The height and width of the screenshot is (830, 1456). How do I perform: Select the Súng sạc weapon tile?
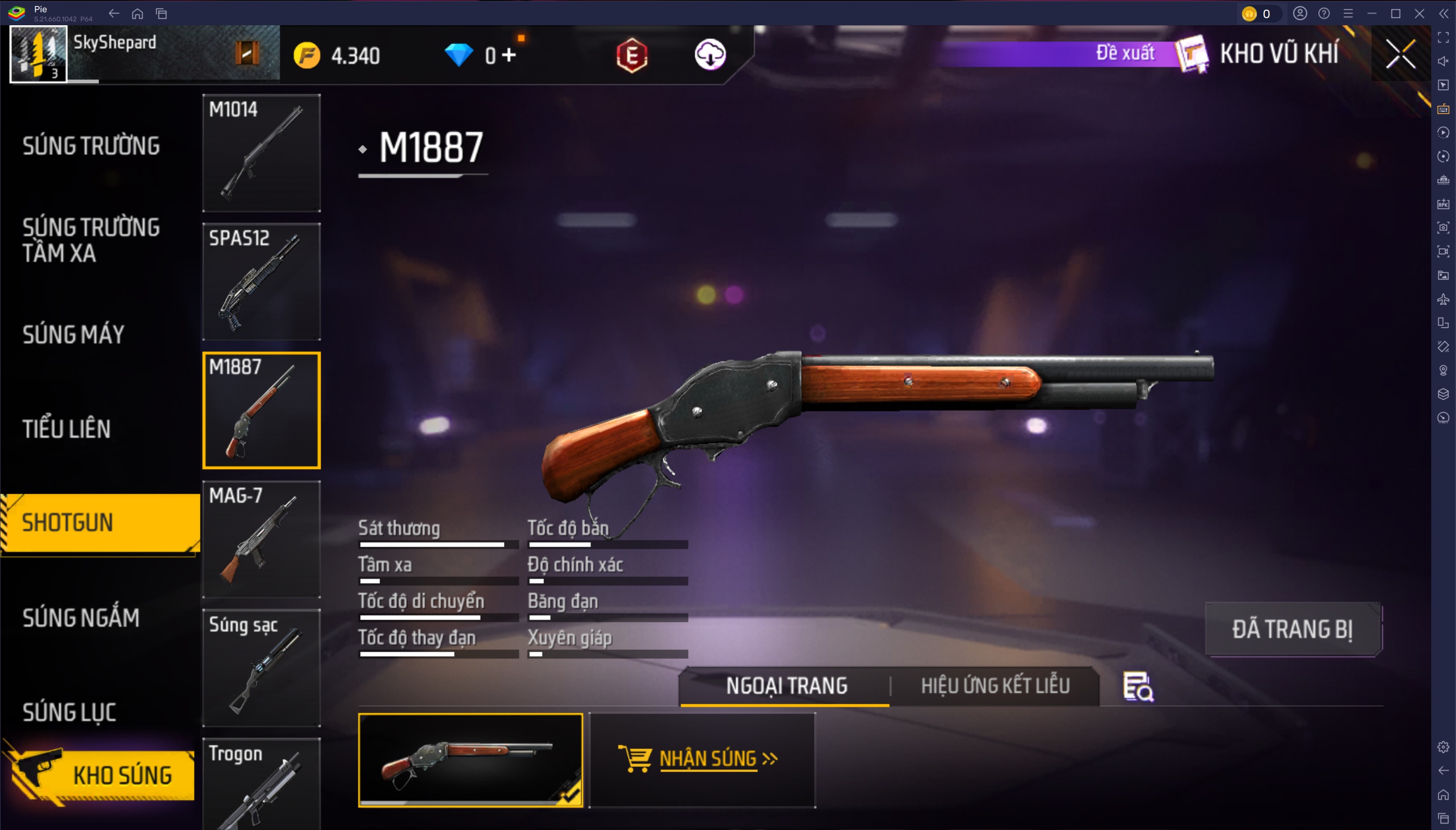click(262, 668)
